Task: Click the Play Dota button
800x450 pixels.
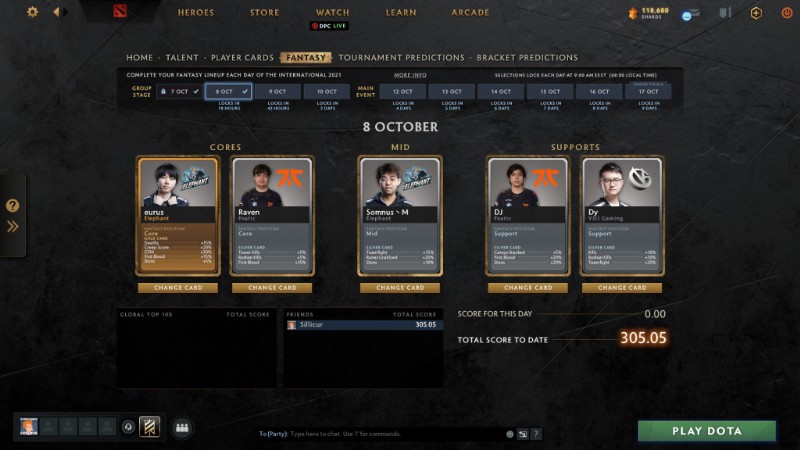Action: coord(707,431)
